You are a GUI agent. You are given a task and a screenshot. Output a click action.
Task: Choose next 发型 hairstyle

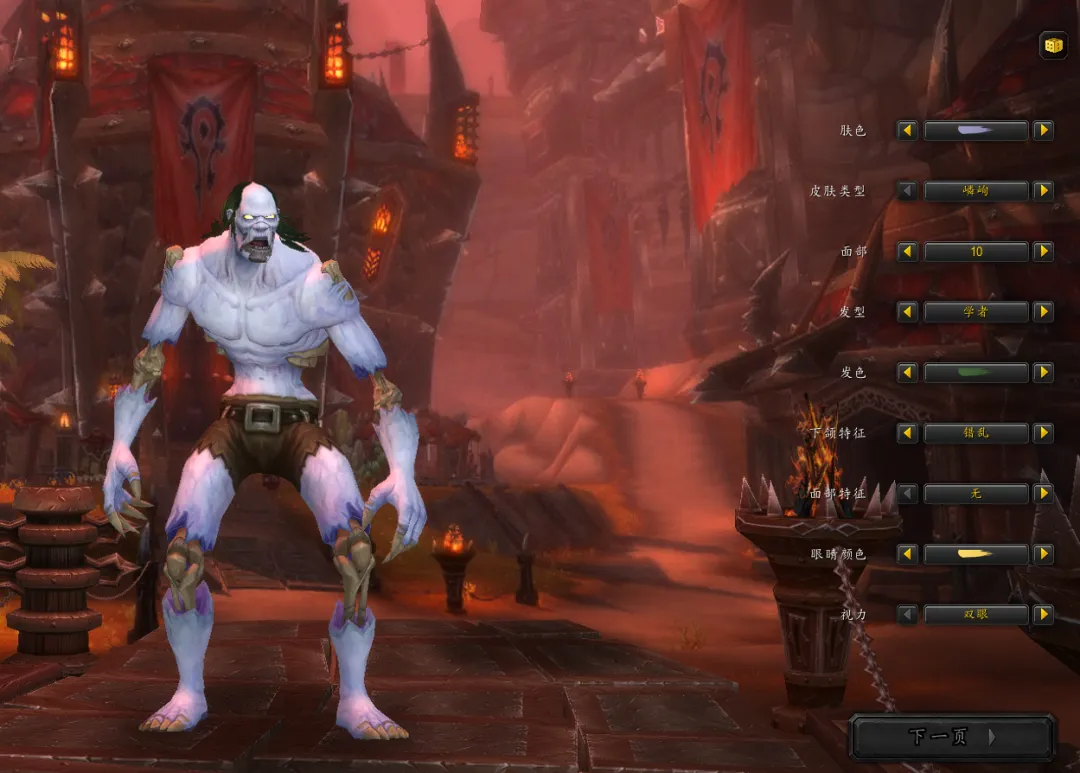point(1043,312)
